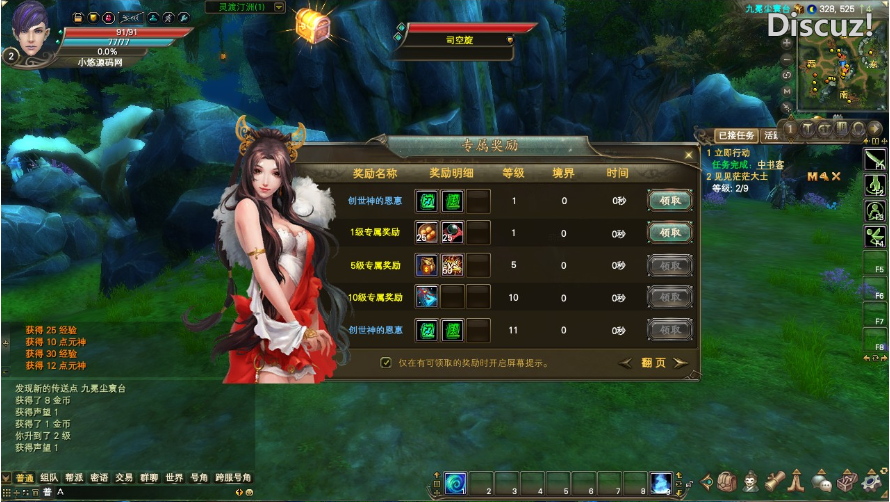Toggle the on-screen reward notification checkbox
This screenshot has height=502, width=890.
pyautogui.click(x=386, y=363)
